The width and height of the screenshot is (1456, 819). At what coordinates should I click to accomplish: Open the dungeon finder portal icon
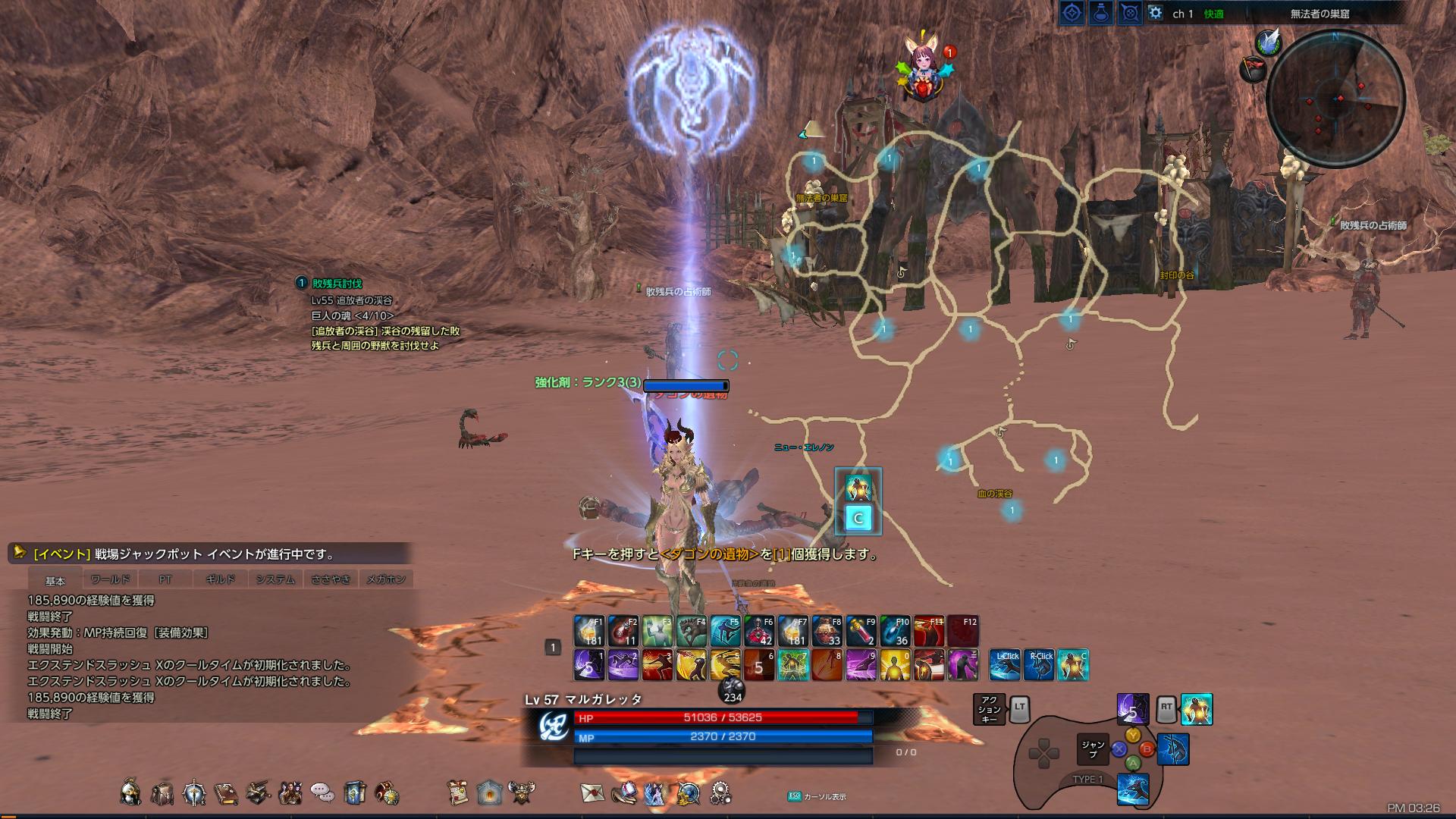click(x=489, y=792)
